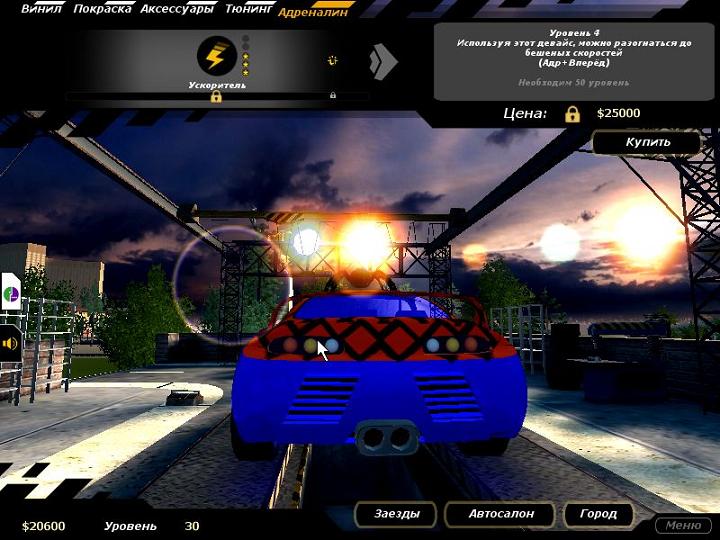720x540 pixels.
Task: Open the Покраска tab
Action: point(100,9)
